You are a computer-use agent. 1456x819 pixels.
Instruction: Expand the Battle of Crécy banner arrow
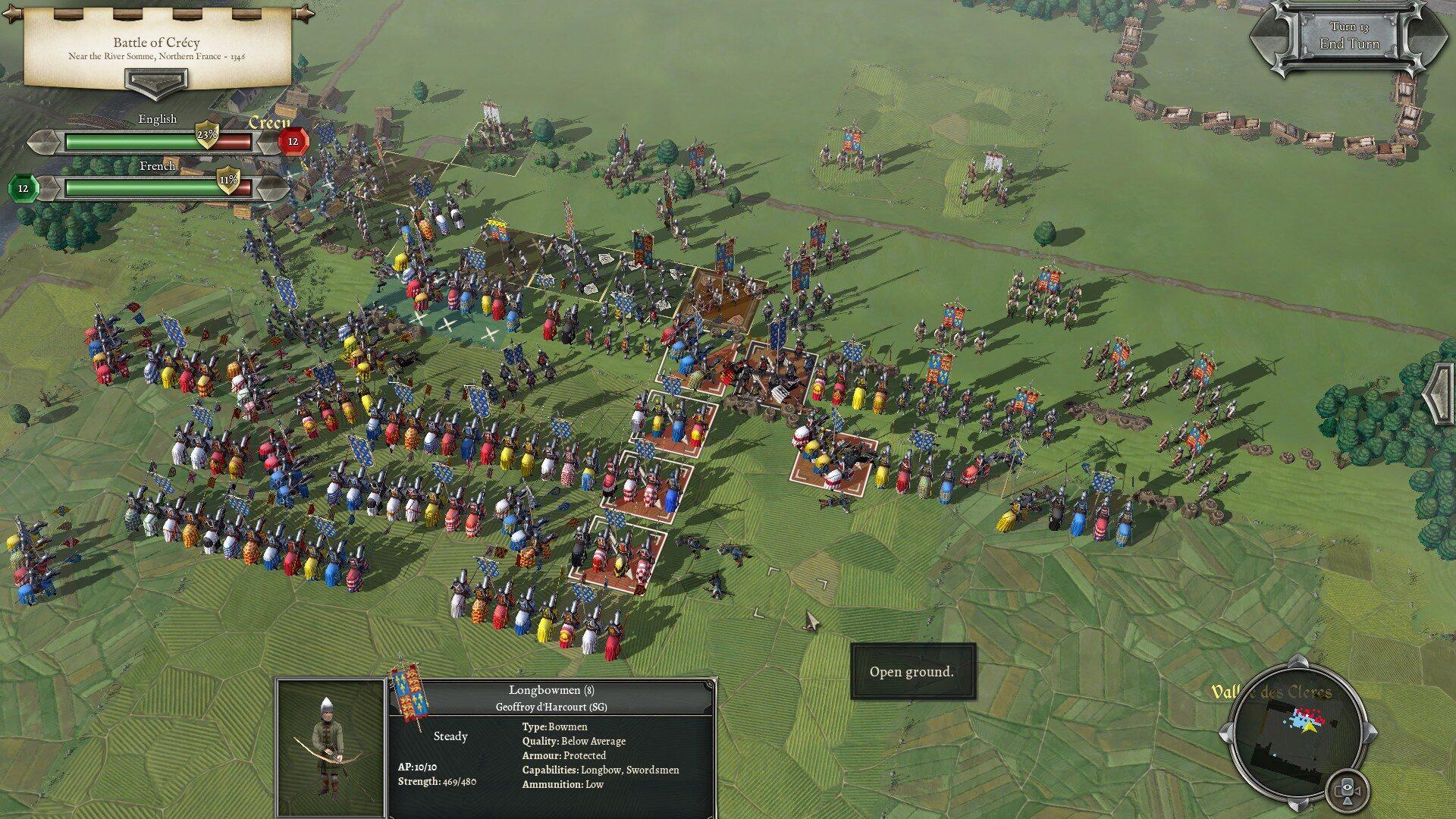[156, 81]
